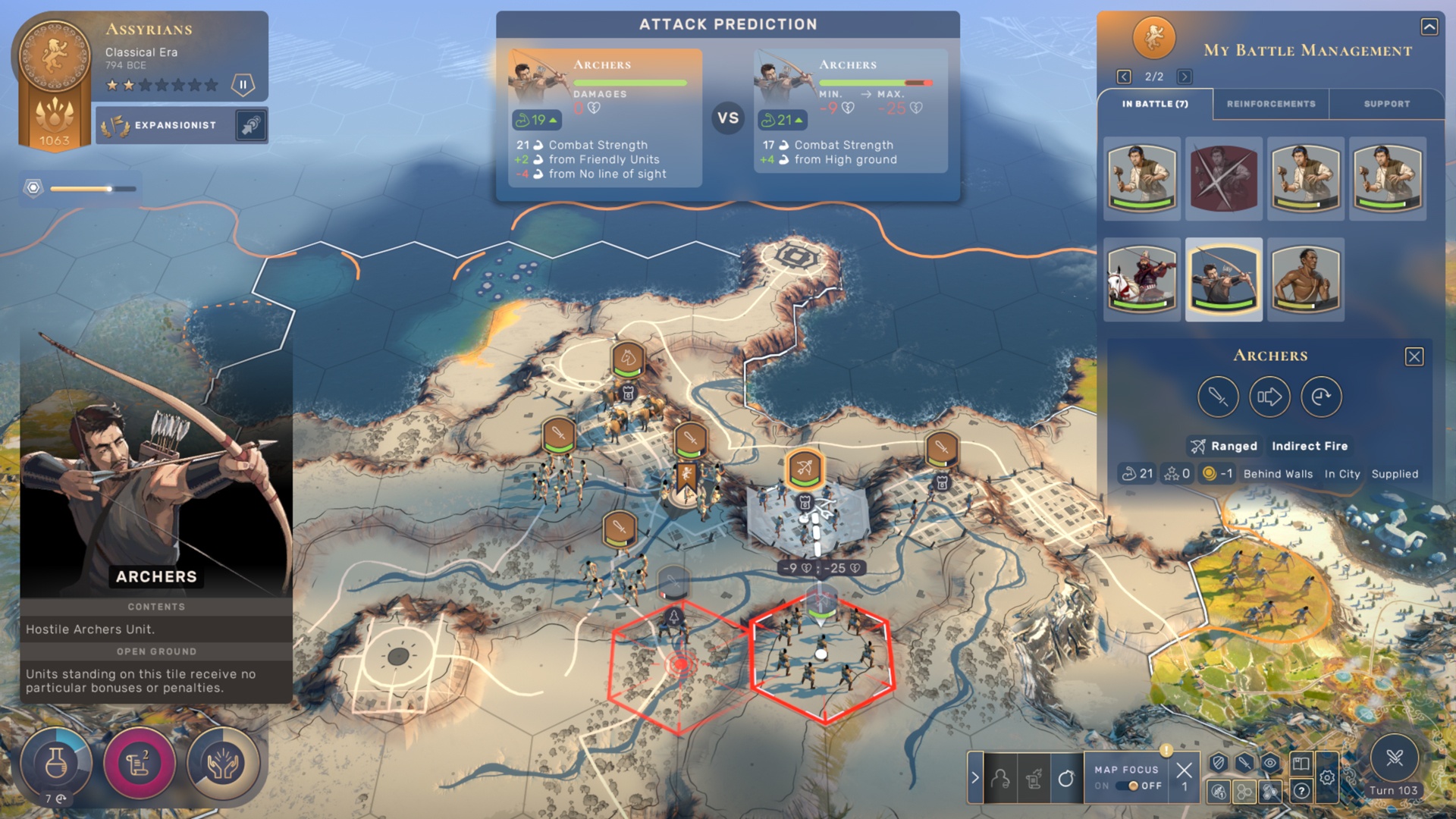Viewport: 1456px width, 819px height.
Task: Click the Help question mark icon
Action: click(x=1301, y=791)
